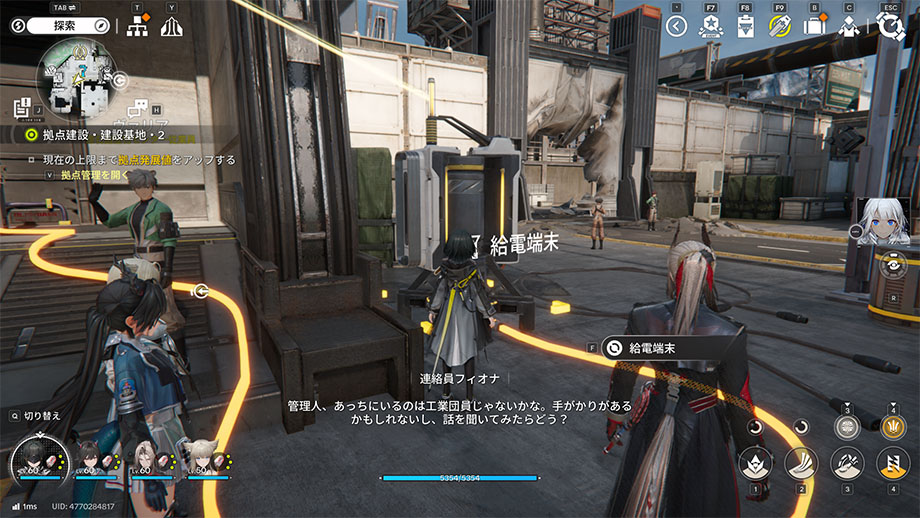
Task: Collapse top bar with left arrow circle
Action: tap(677, 27)
